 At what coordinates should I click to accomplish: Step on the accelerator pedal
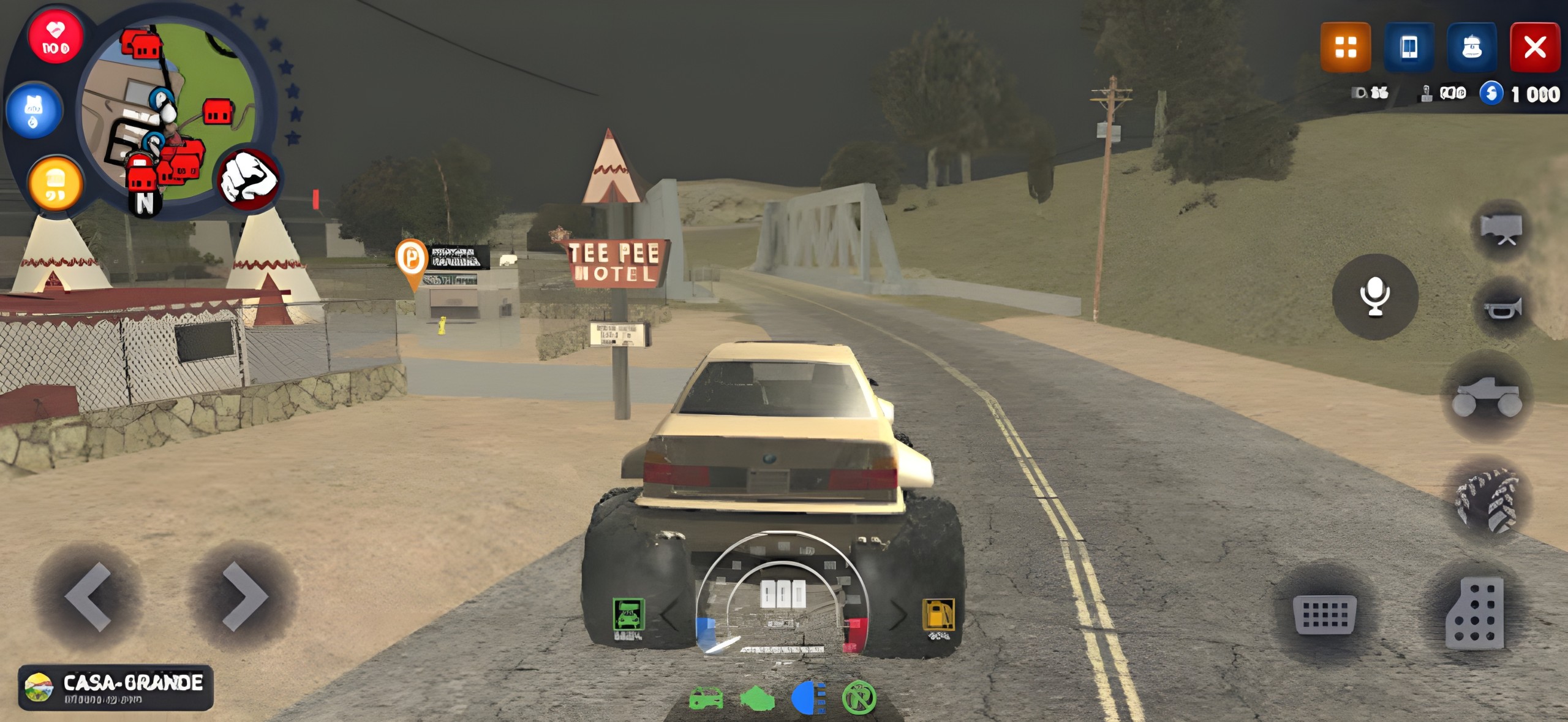coord(1476,613)
